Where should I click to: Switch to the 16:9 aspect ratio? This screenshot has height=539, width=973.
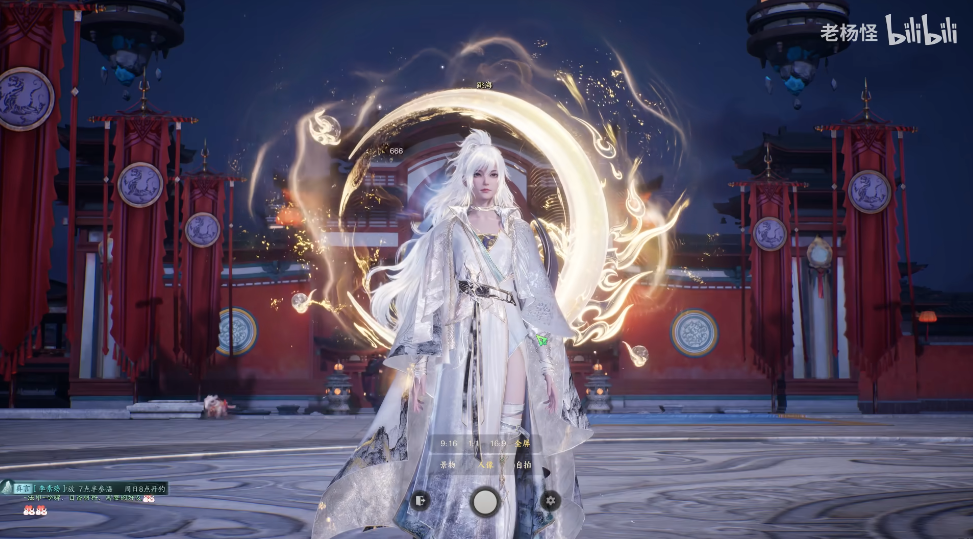(x=497, y=442)
